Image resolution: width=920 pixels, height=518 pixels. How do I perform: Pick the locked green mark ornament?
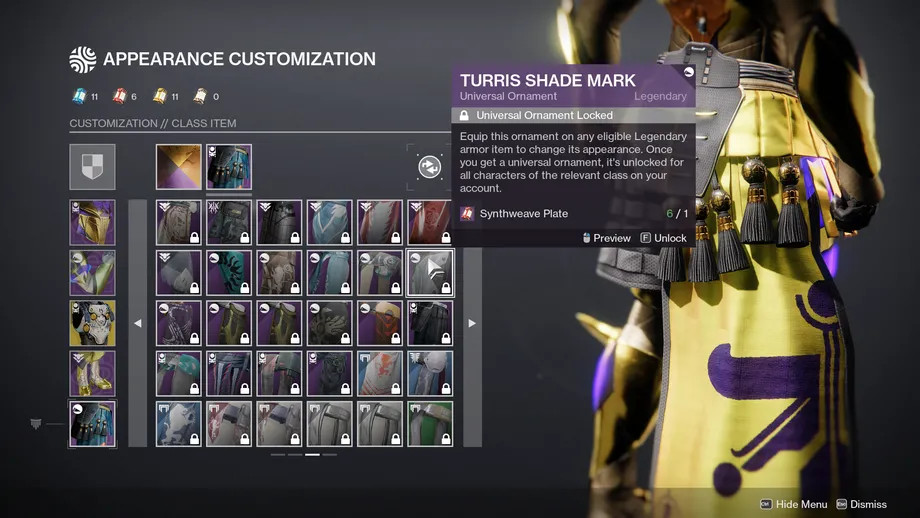[430, 423]
